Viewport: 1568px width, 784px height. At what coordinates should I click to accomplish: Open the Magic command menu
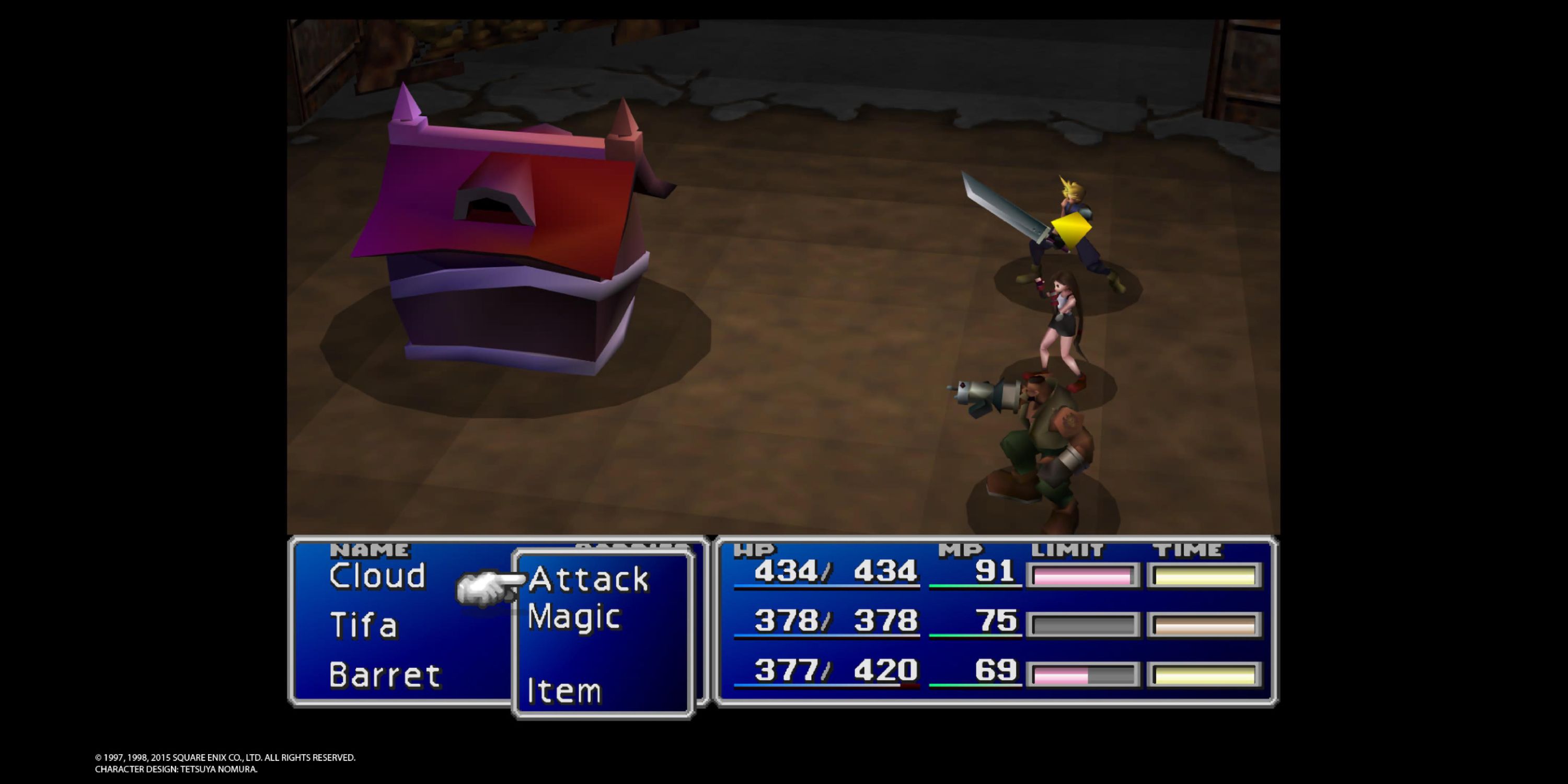coord(575,618)
